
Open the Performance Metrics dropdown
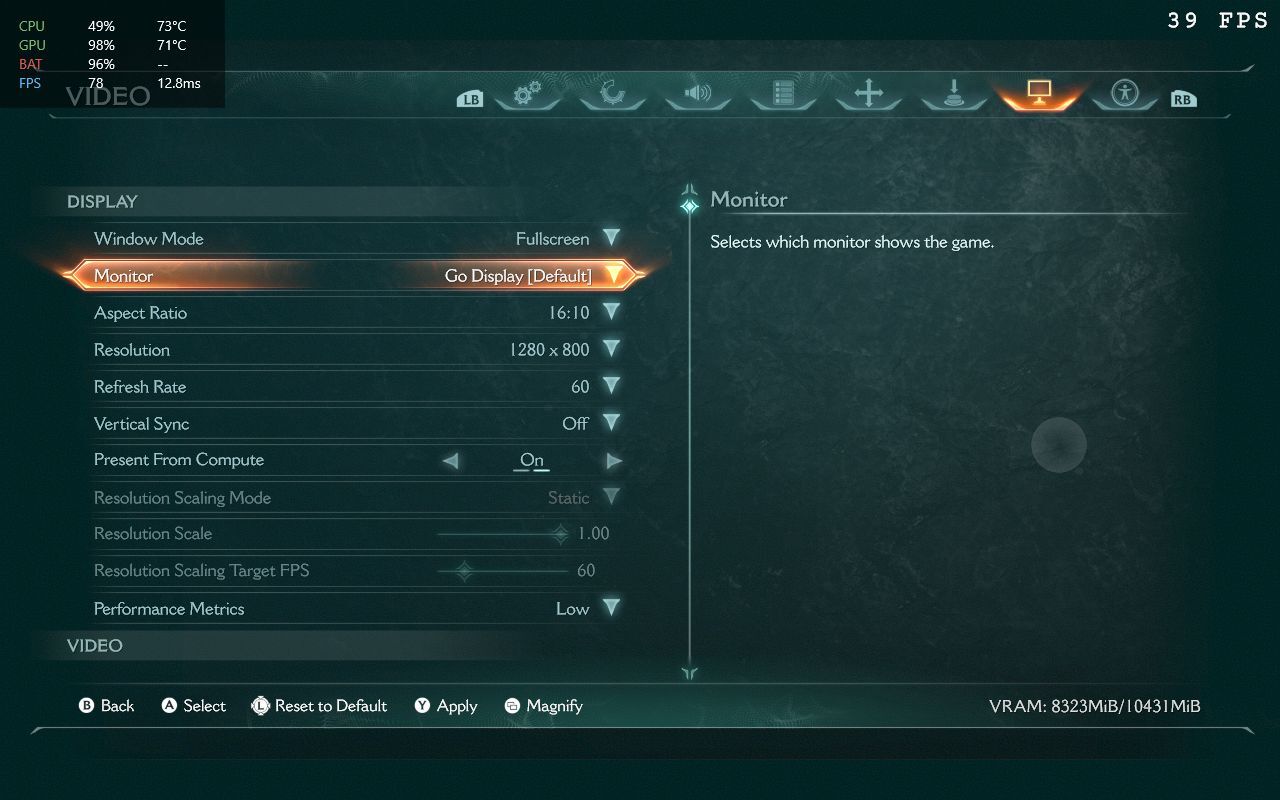click(611, 608)
